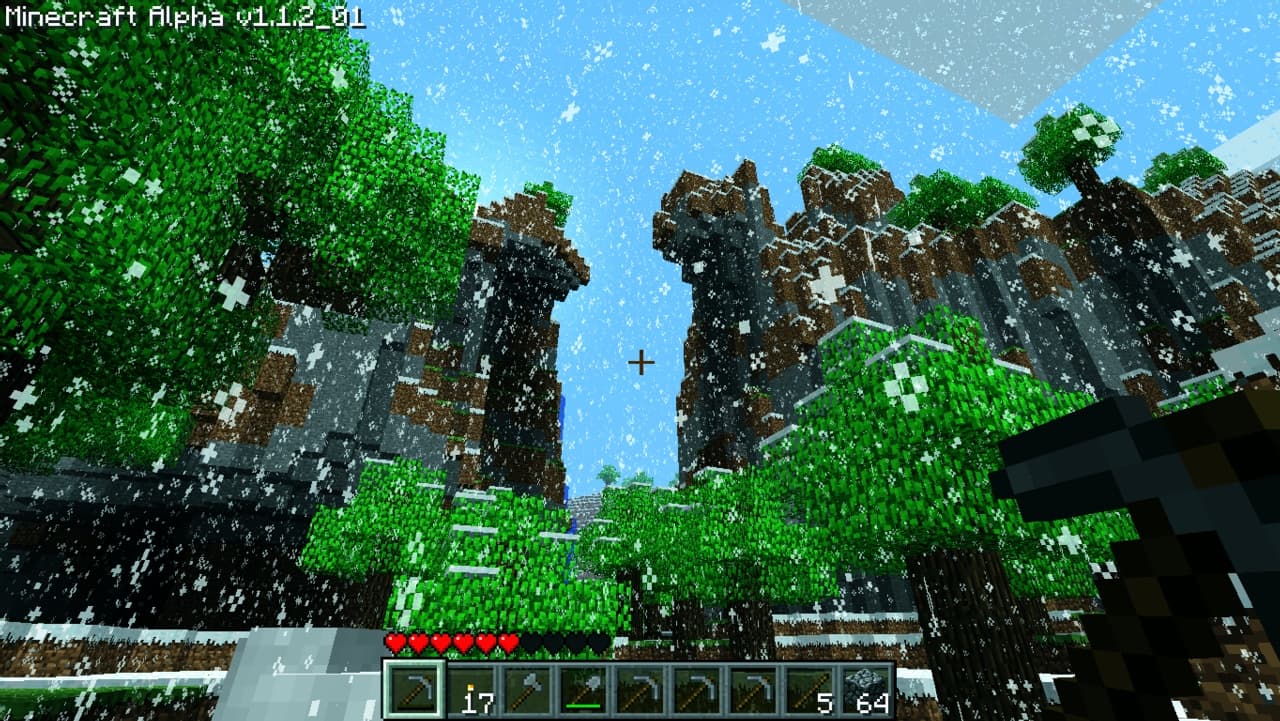Image resolution: width=1280 pixels, height=721 pixels.
Task: Select the 64 cobblestone stack in slot nine
Action: tap(864, 688)
